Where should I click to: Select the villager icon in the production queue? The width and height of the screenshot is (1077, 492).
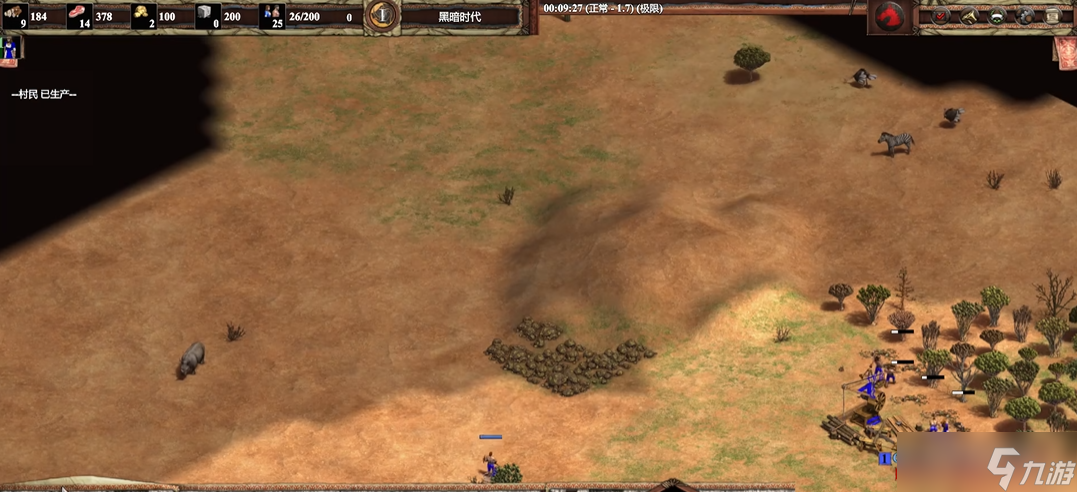[12, 47]
